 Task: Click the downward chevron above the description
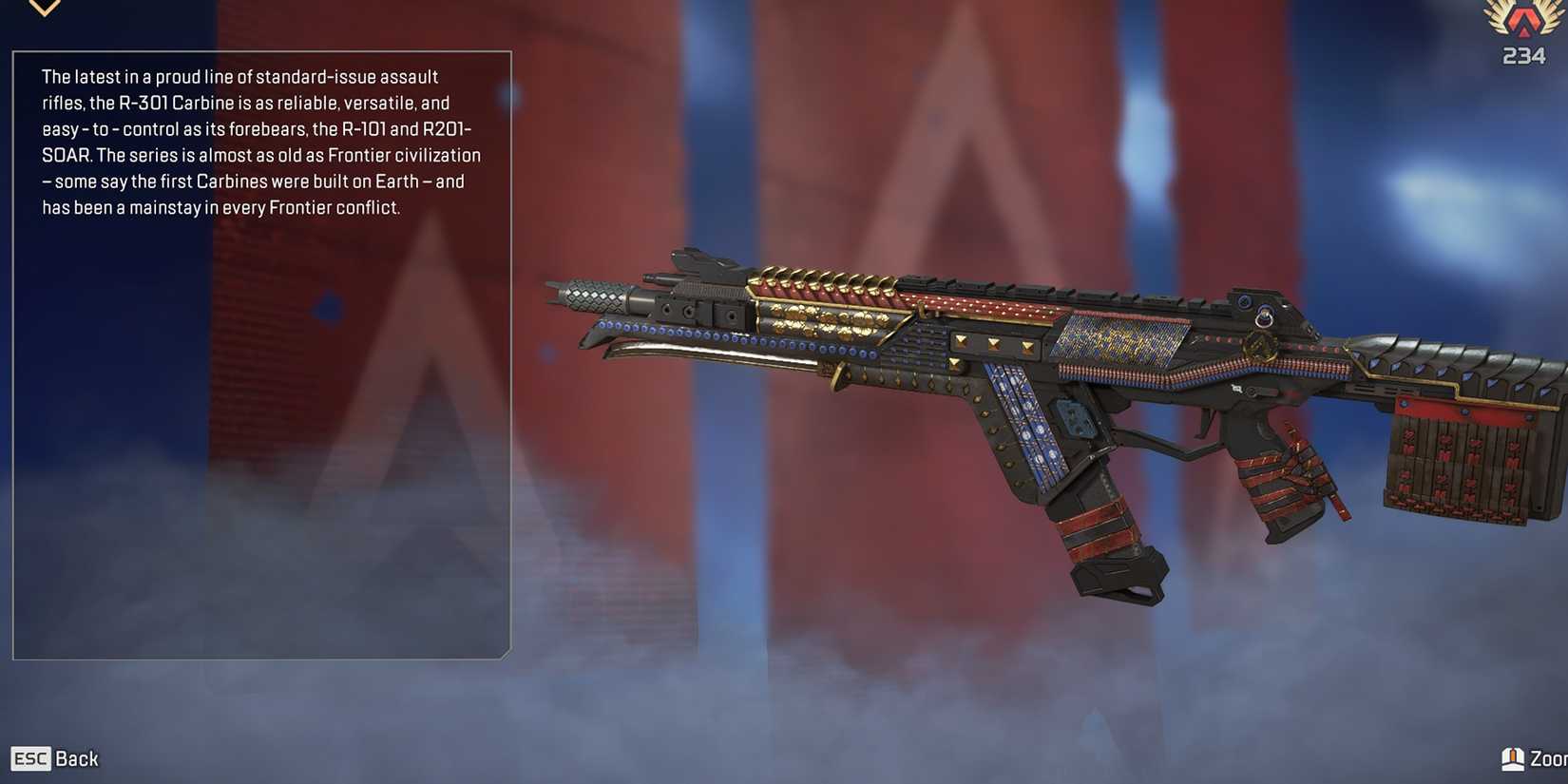[x=45, y=9]
